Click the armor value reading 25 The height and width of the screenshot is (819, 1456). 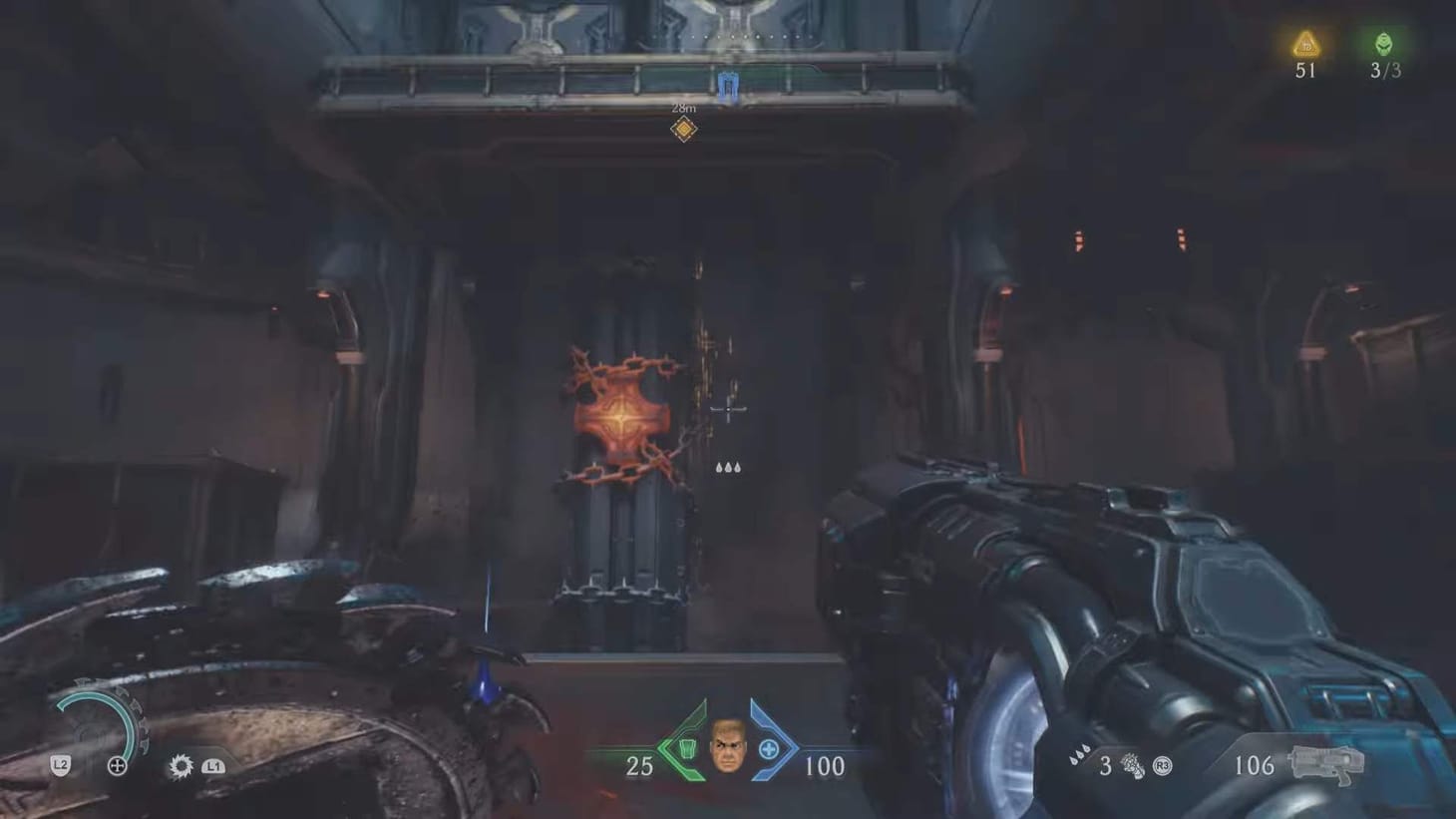pos(638,766)
